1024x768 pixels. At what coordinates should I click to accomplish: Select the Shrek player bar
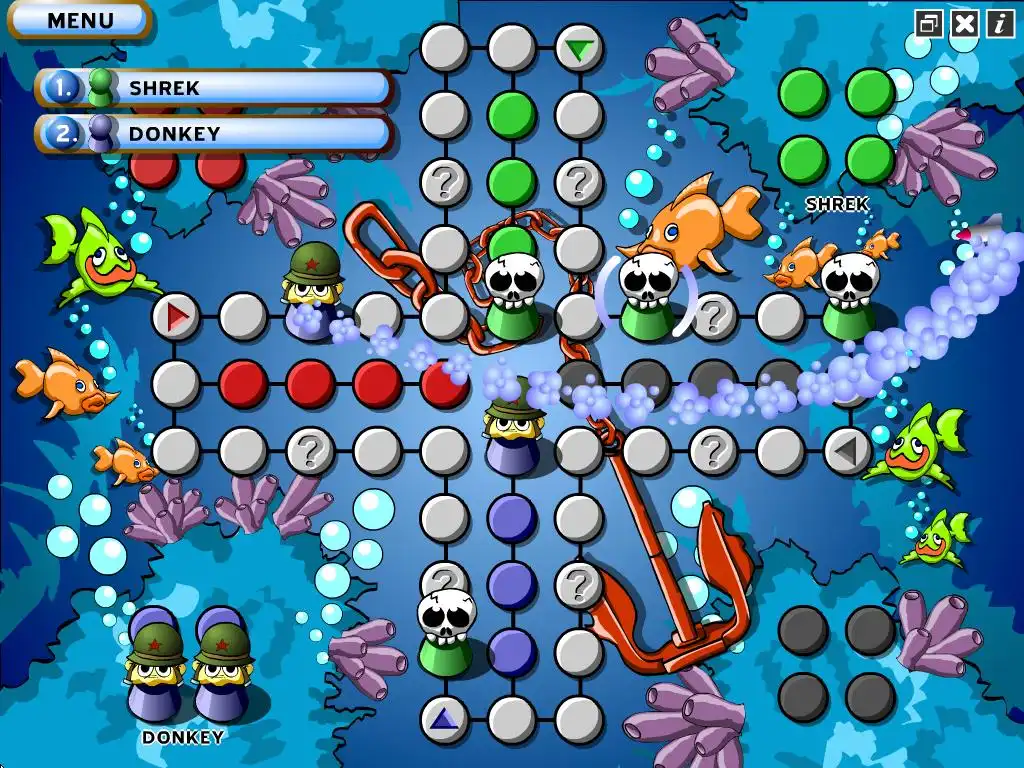214,88
